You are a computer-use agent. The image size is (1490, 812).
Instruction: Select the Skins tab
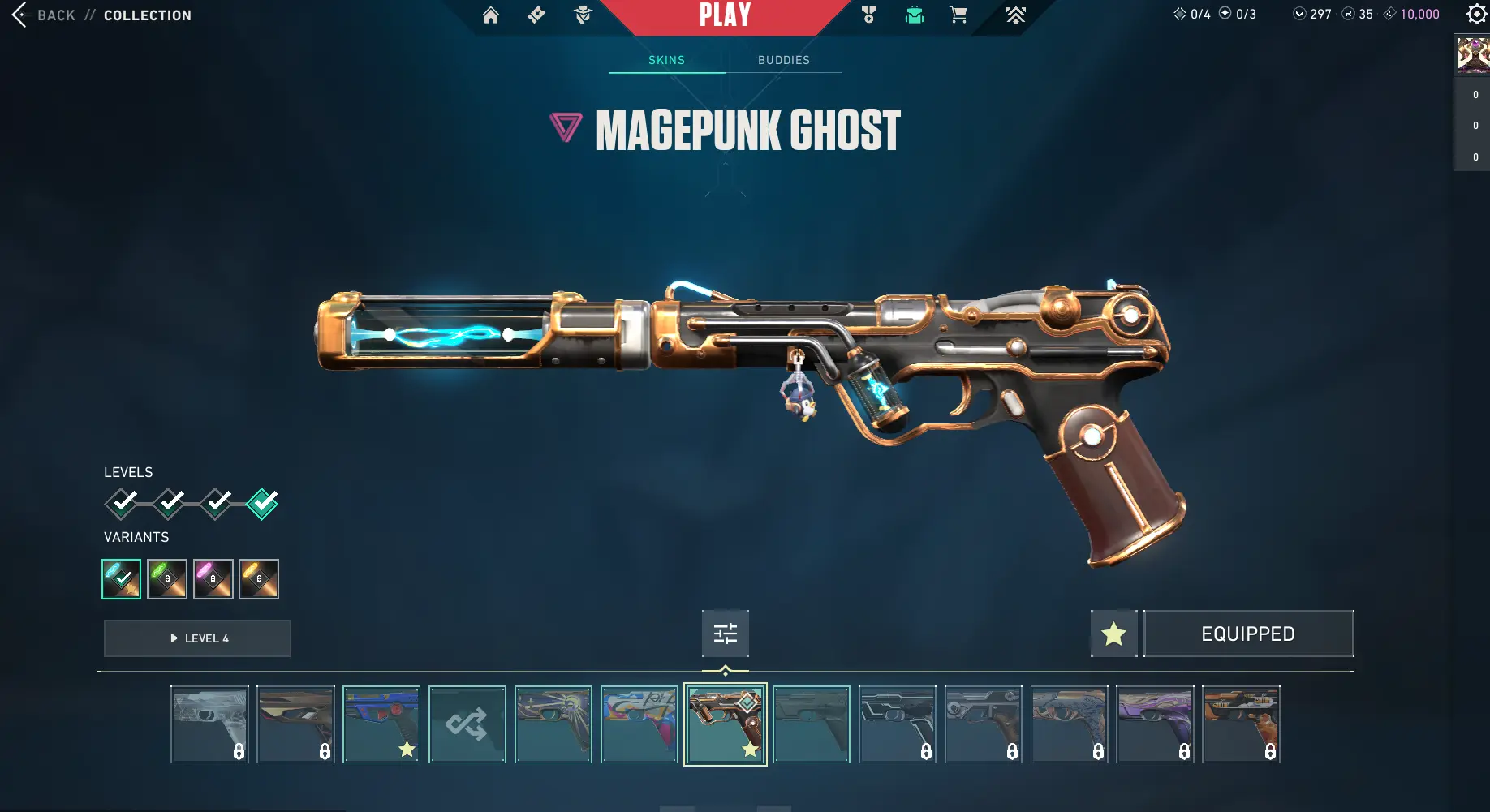(666, 60)
